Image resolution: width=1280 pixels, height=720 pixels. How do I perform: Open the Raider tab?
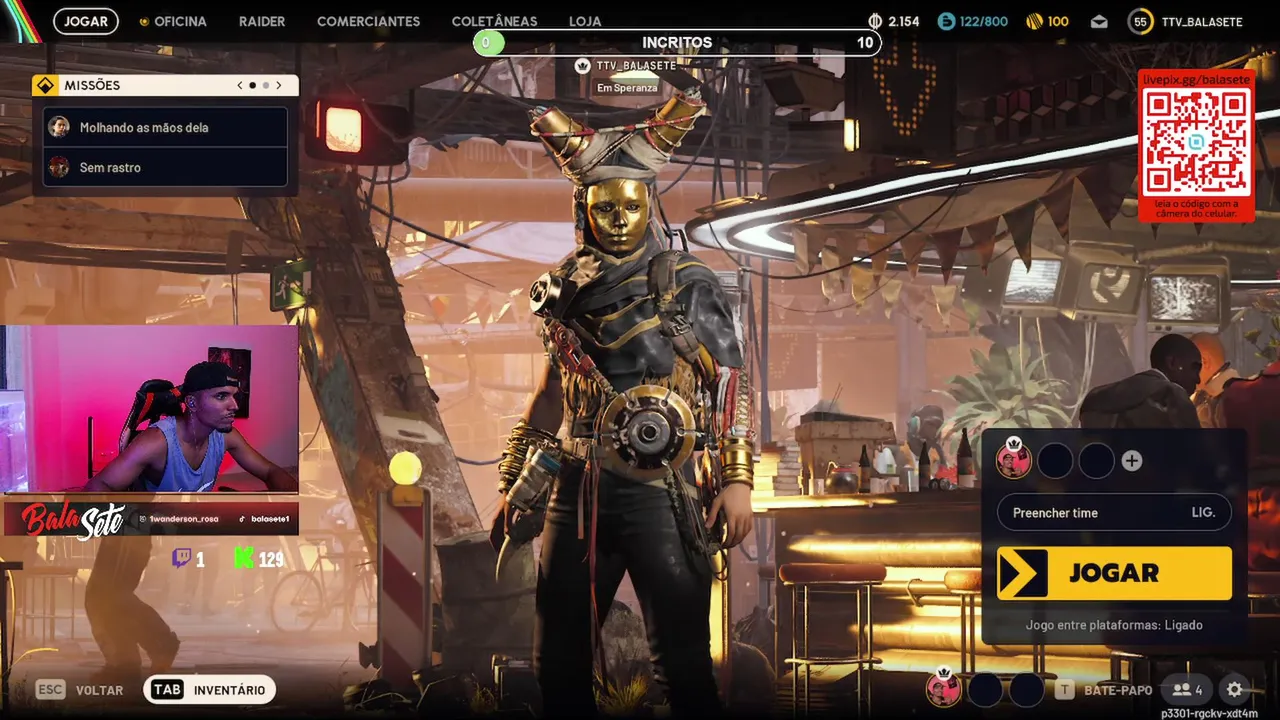262,21
